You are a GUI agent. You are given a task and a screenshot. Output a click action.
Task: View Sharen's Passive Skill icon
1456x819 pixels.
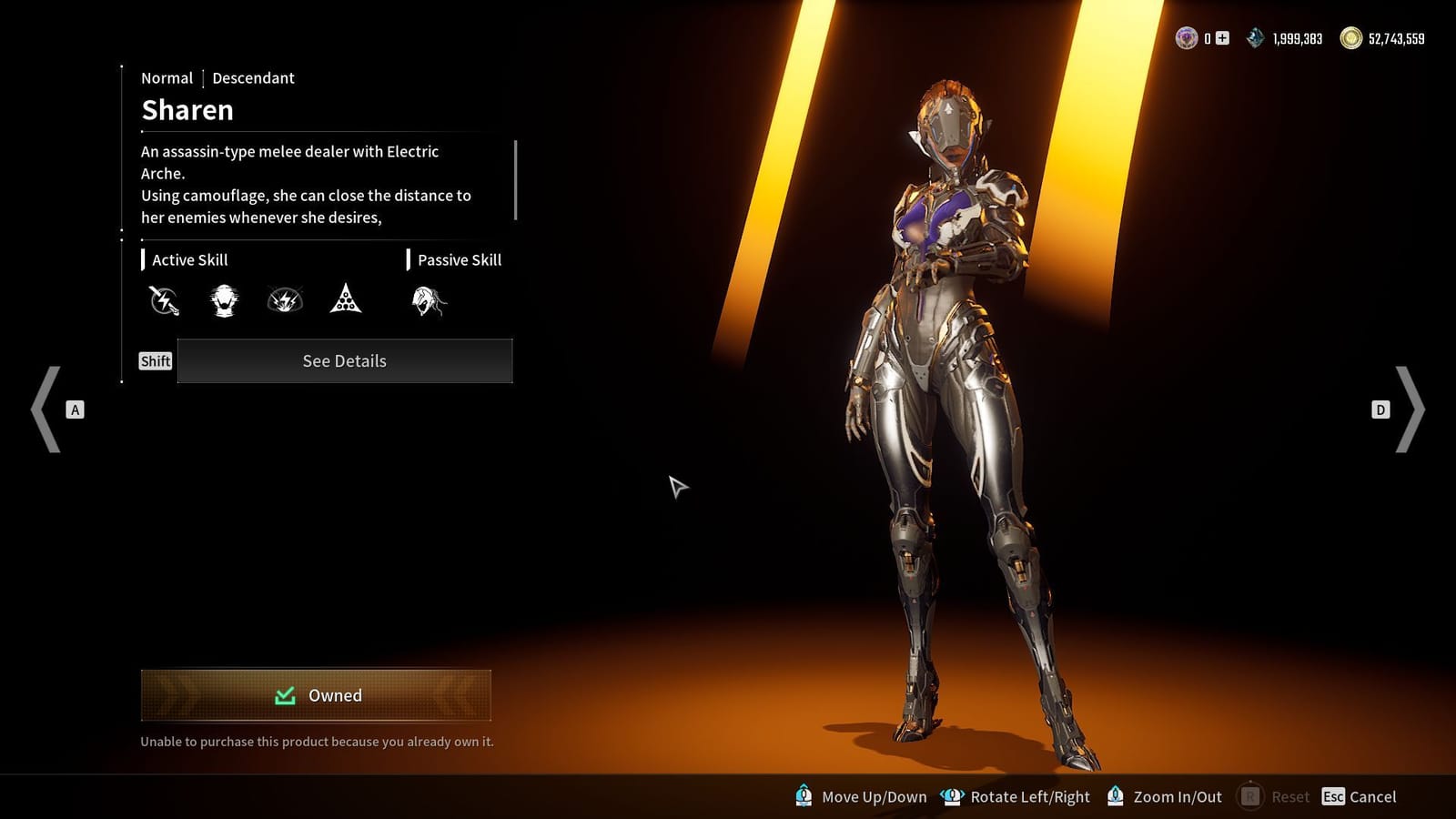click(428, 301)
